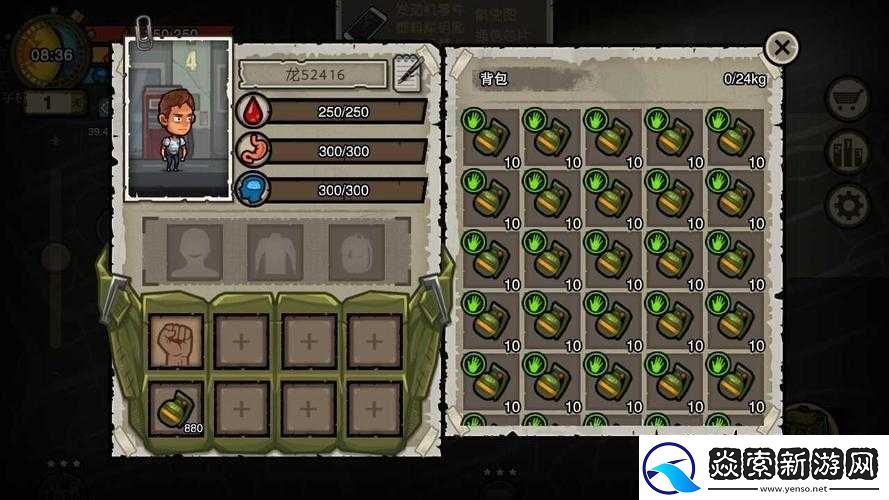This screenshot has width=889, height=500.
Task: Select the grenade slot showing 880
Action: point(176,408)
